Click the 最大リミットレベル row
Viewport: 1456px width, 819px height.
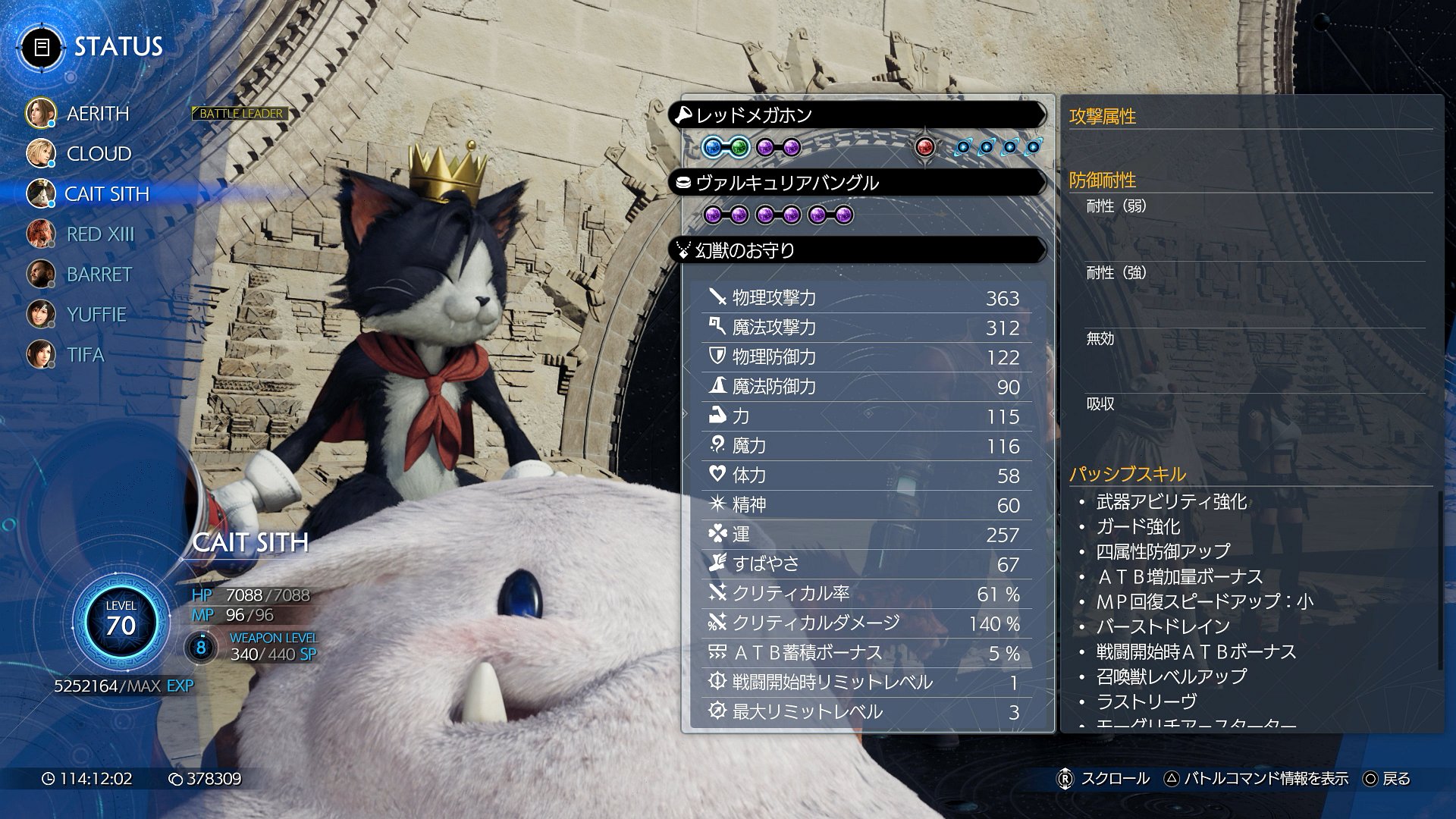point(864,712)
